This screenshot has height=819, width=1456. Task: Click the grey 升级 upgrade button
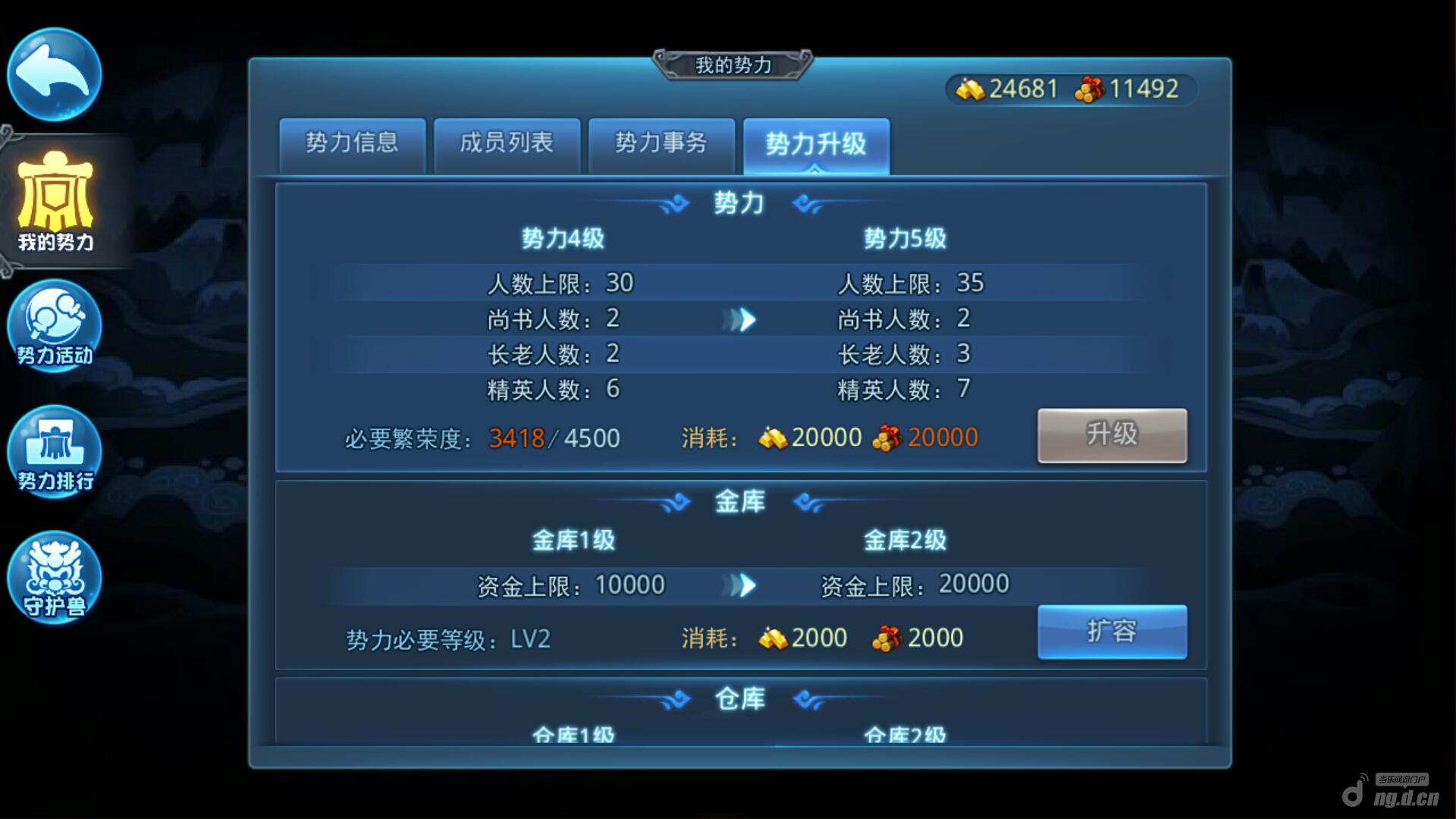click(x=1112, y=435)
